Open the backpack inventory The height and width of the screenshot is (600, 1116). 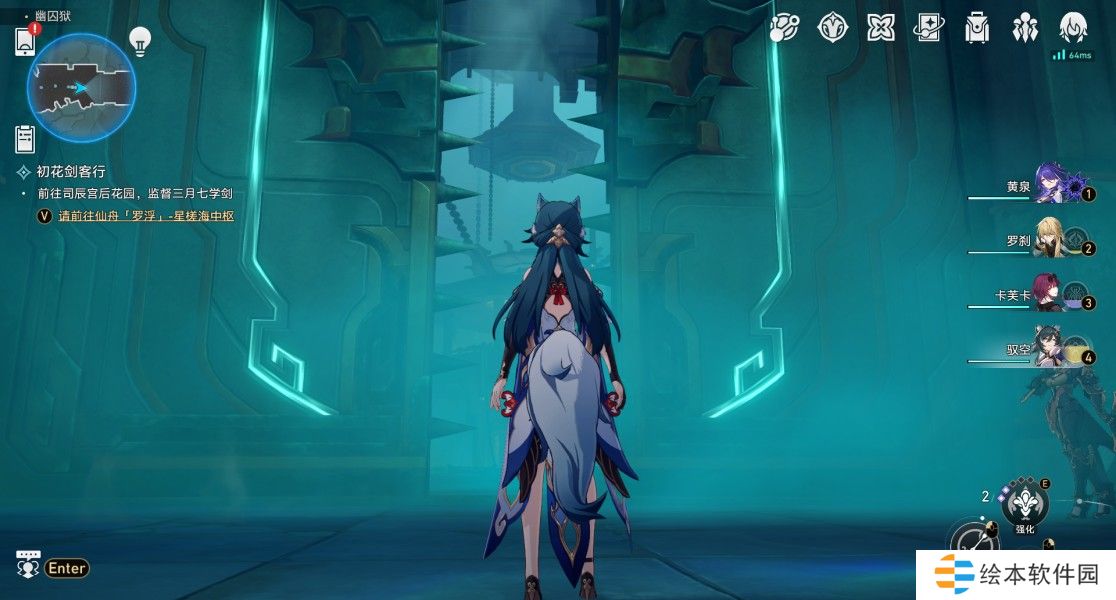click(x=977, y=28)
